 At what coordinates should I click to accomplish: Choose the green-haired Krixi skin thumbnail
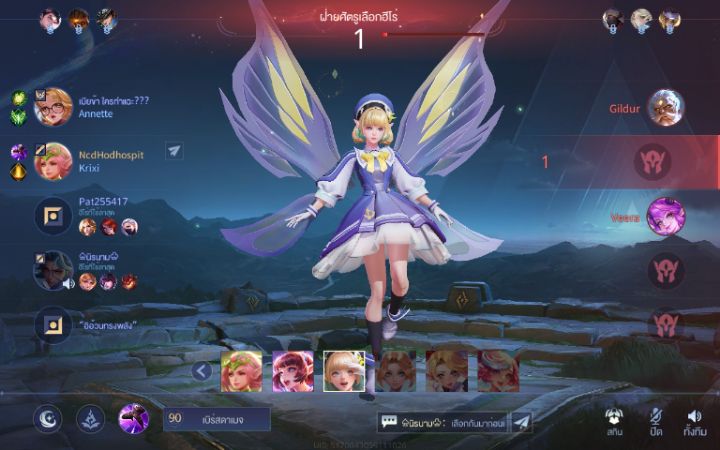[x=241, y=370]
